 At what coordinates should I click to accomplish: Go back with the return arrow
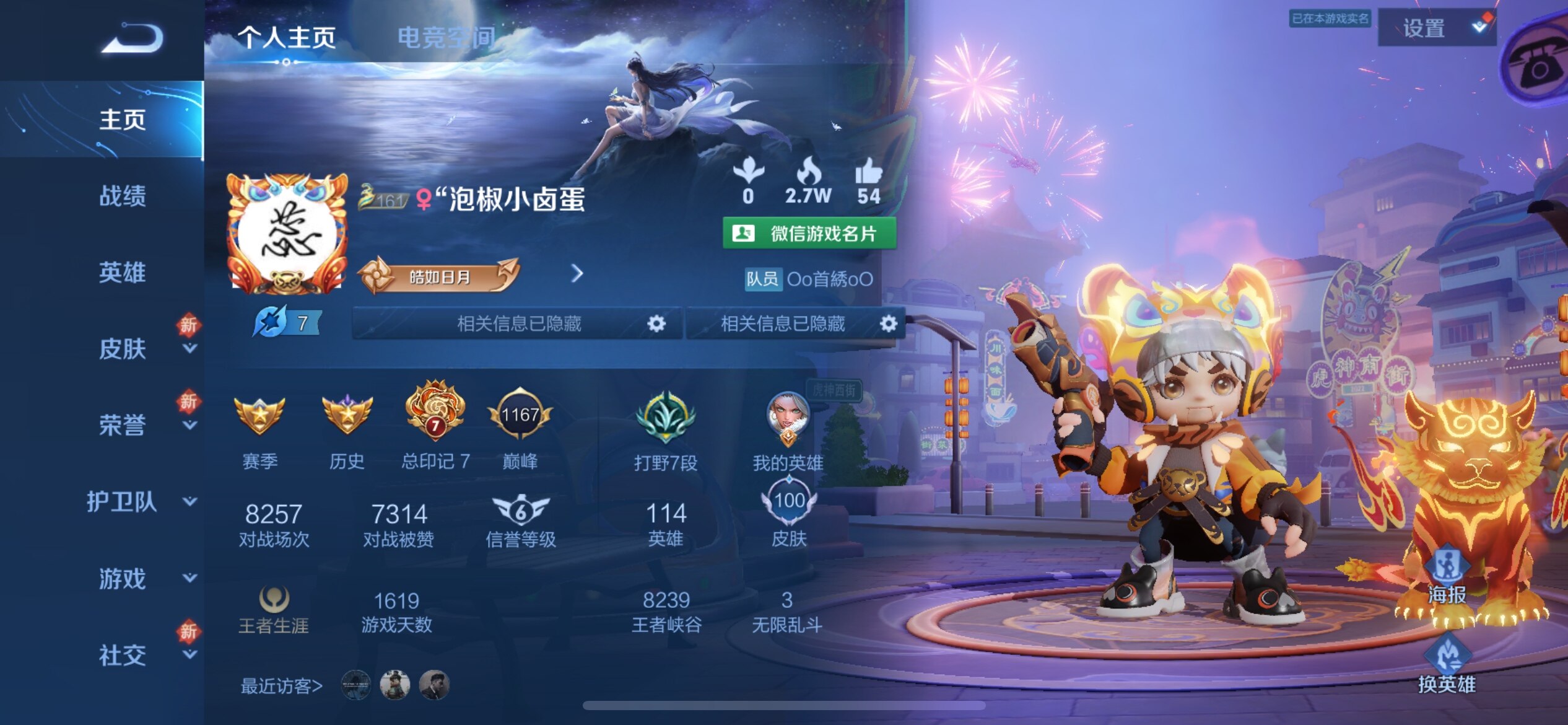[132, 38]
